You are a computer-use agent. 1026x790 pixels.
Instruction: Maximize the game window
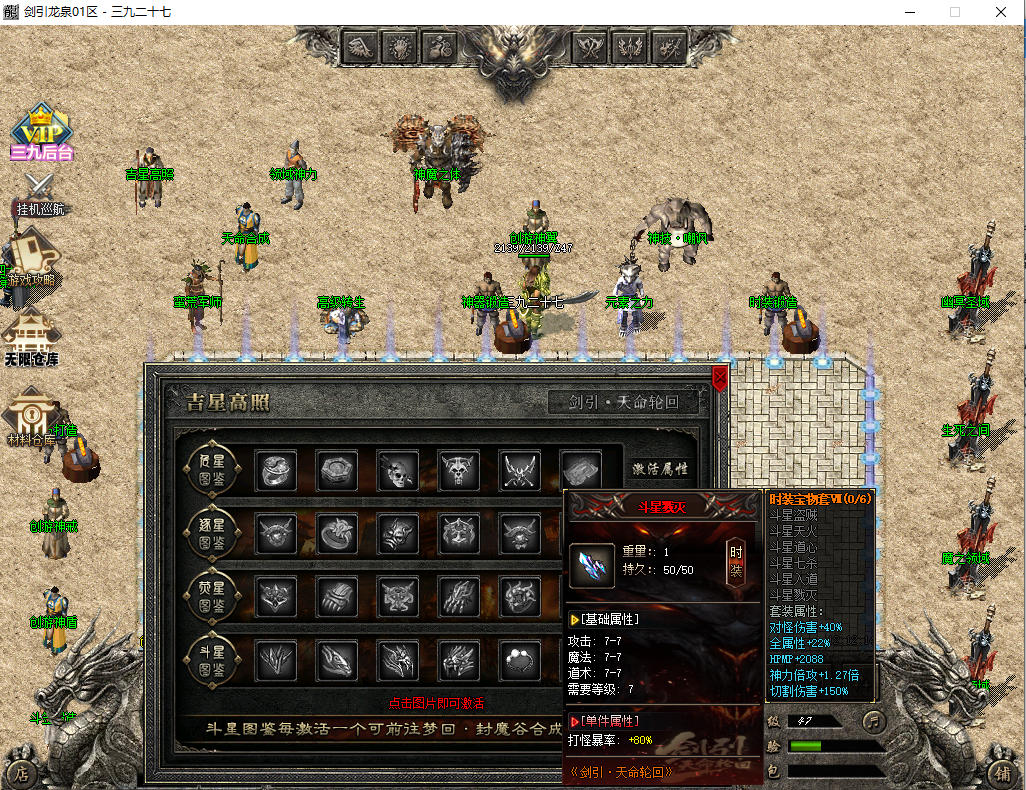pyautogui.click(x=954, y=12)
